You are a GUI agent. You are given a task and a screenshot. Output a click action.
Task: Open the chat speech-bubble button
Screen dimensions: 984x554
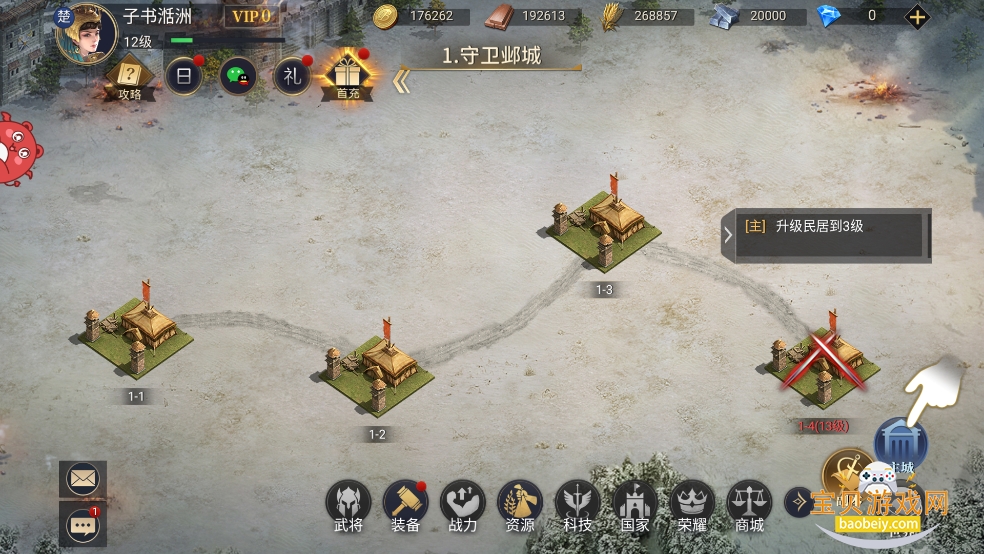pyautogui.click(x=82, y=523)
